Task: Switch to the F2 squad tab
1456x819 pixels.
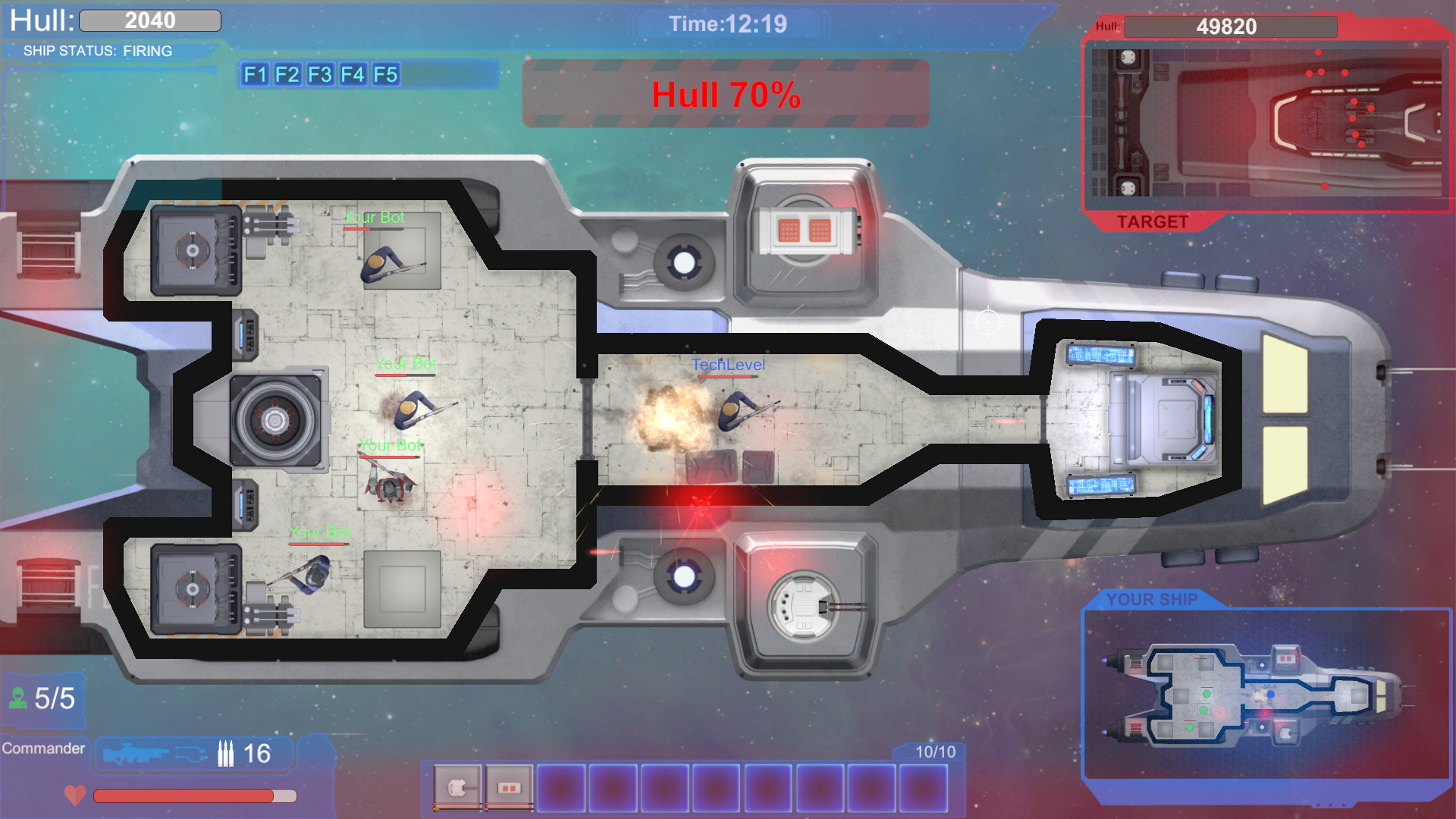Action: click(x=286, y=75)
